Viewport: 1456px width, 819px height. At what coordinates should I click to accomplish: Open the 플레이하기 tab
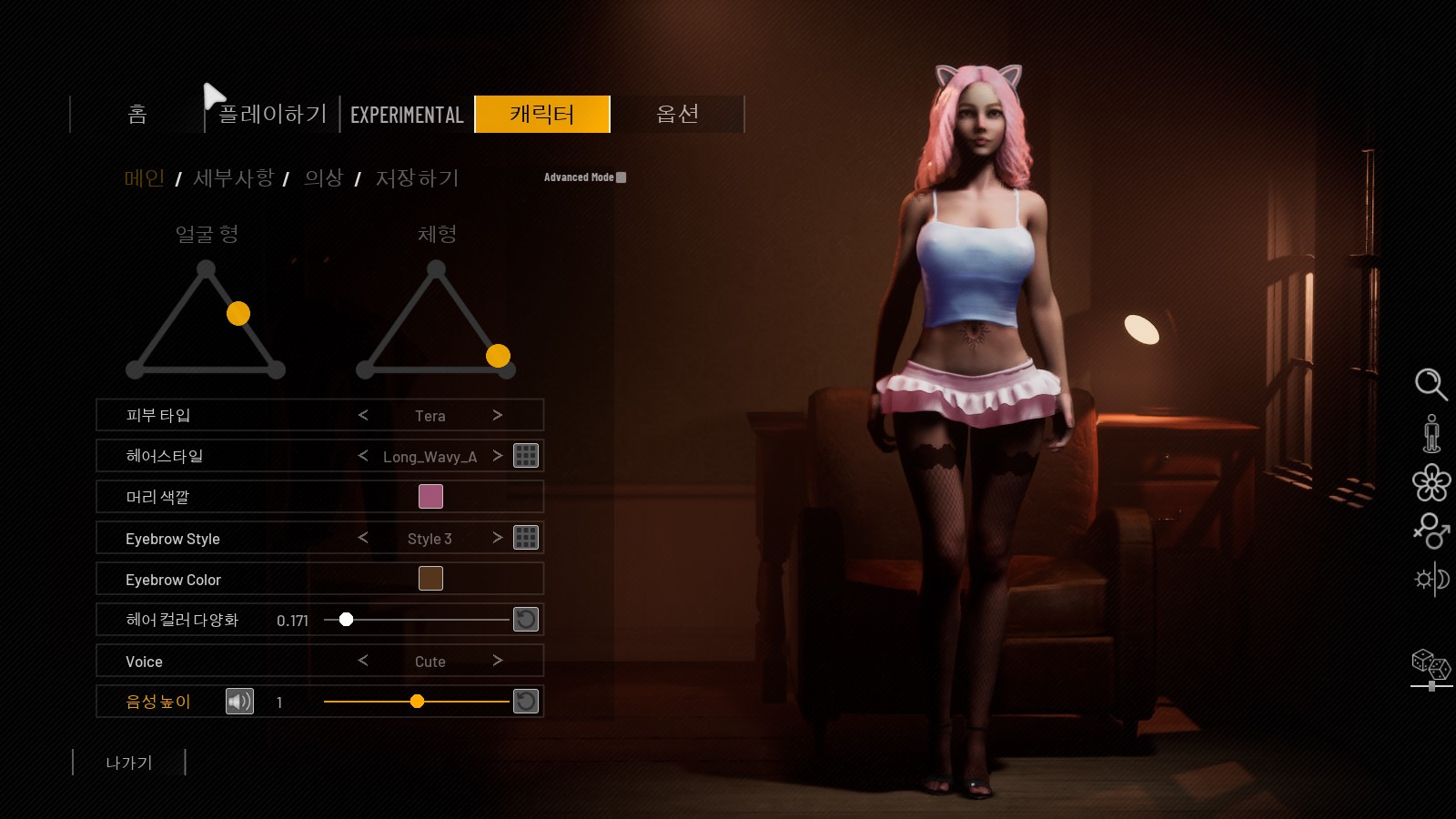[272, 115]
